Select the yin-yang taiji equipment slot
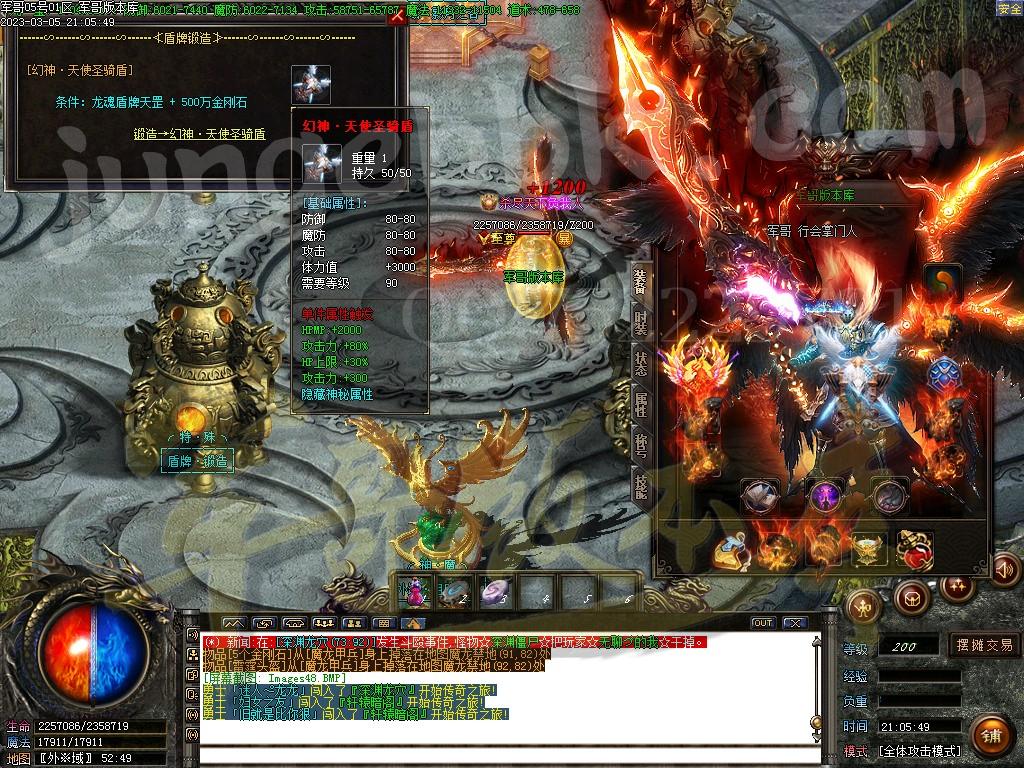The image size is (1024, 768). pyautogui.click(x=942, y=281)
